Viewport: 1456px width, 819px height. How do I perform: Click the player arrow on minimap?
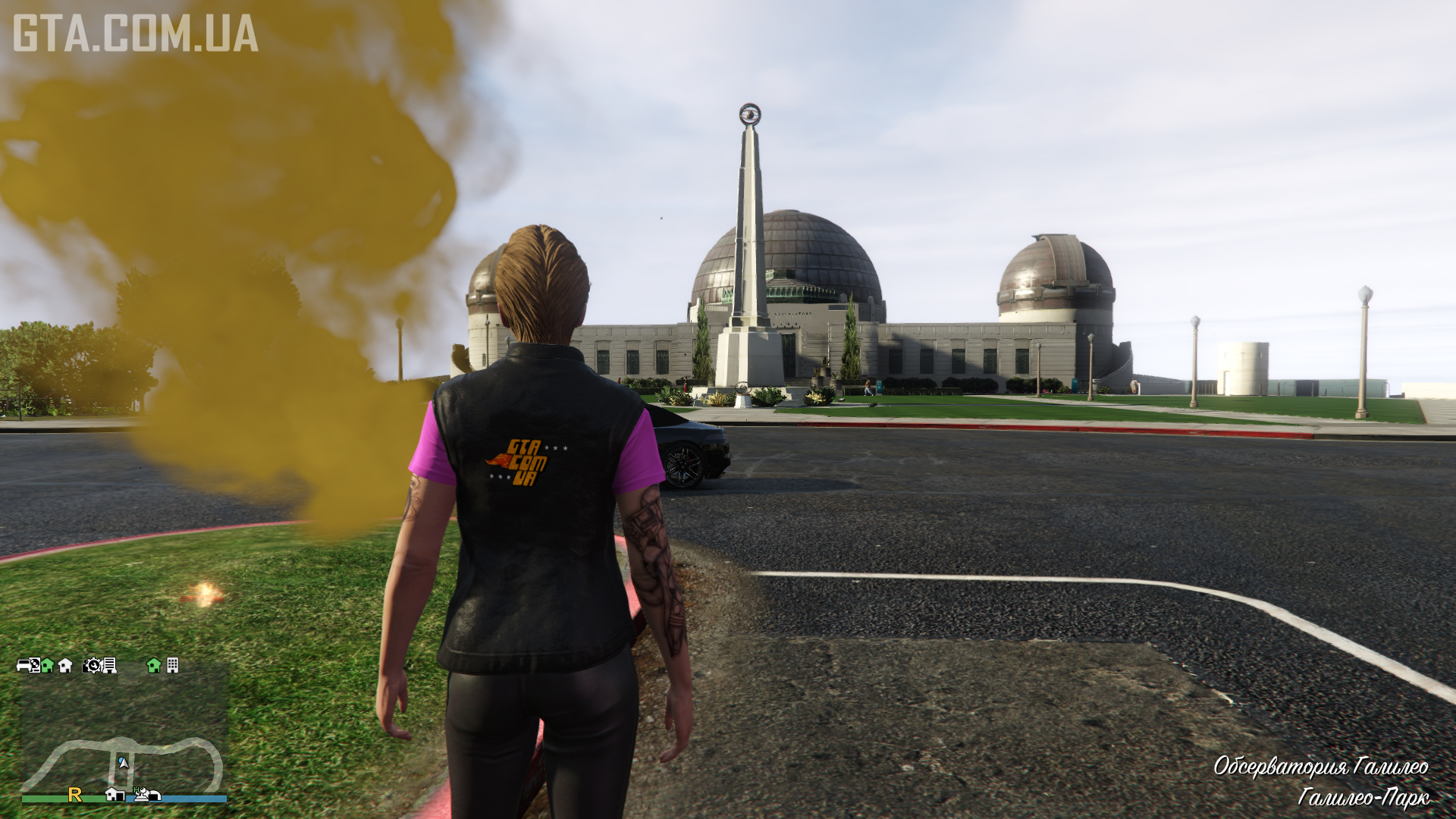click(123, 762)
